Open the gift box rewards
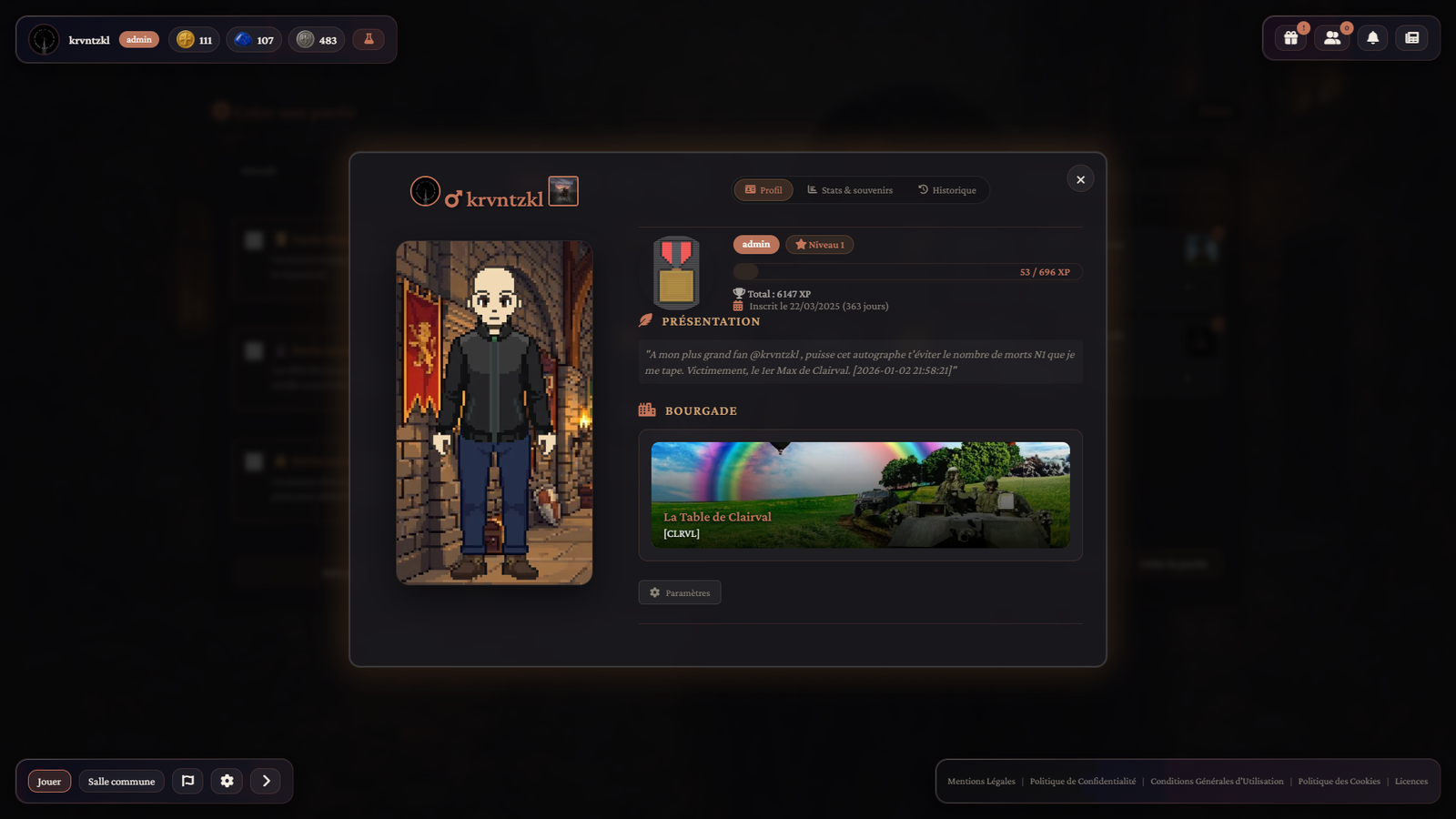 1290,38
